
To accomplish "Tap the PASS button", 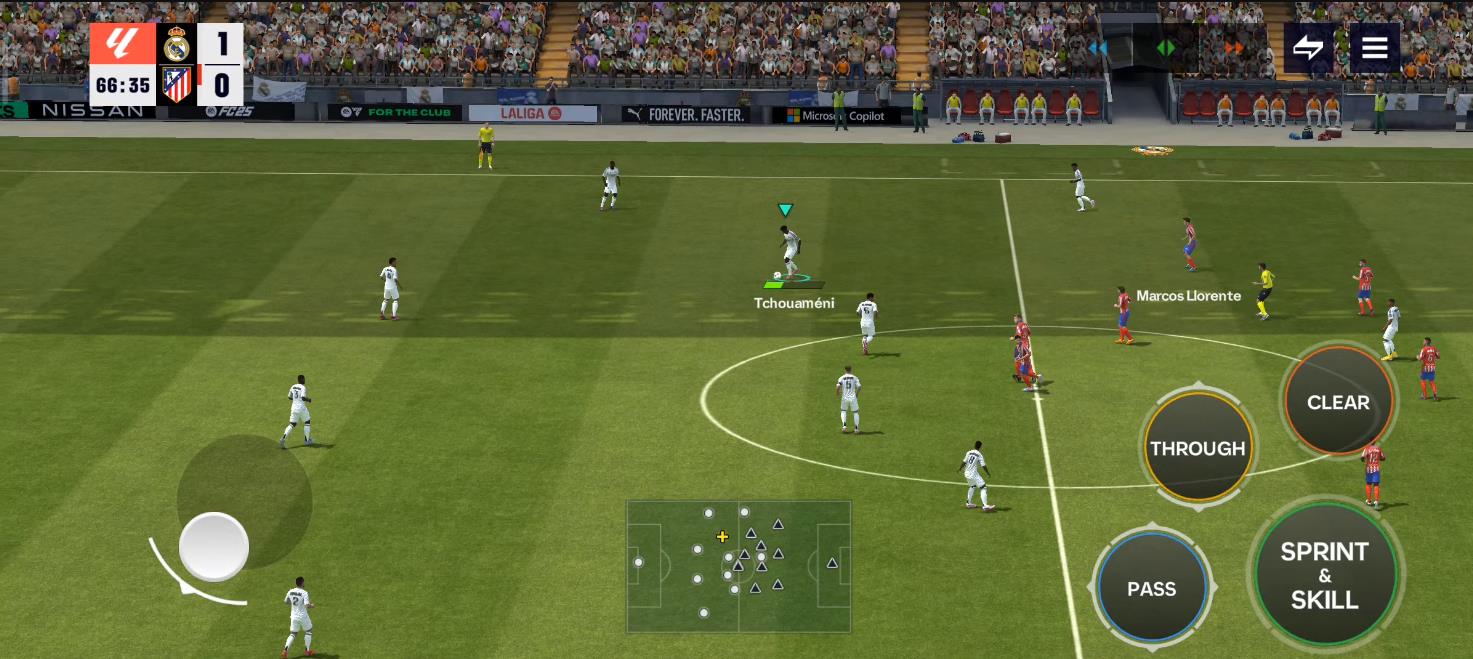I will (x=1151, y=588).
